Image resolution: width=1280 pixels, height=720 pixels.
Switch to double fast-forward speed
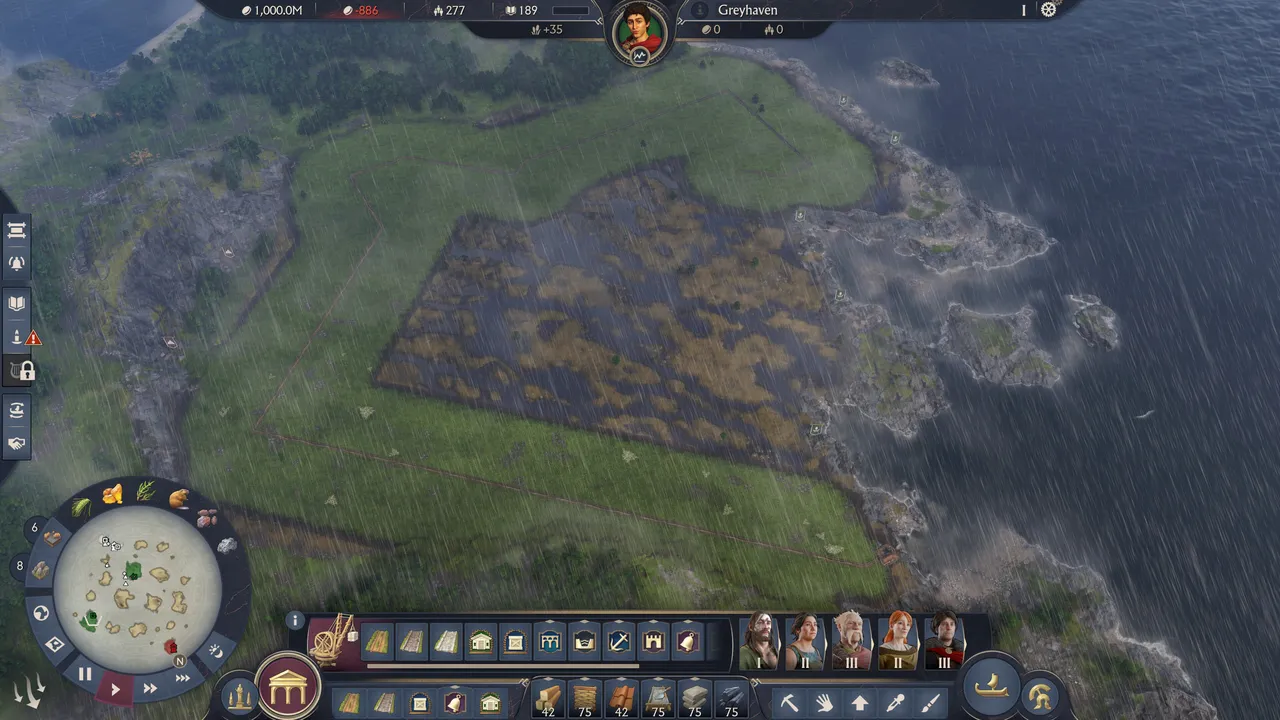click(150, 688)
